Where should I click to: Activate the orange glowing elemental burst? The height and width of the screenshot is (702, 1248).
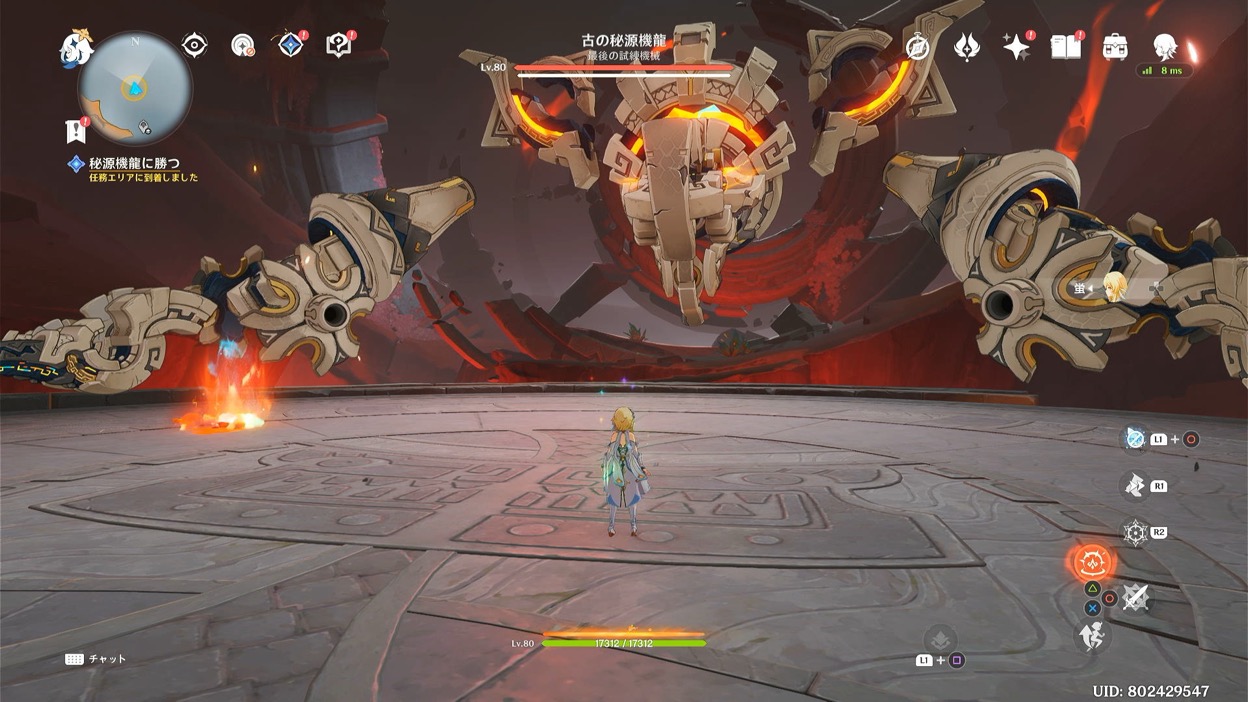click(x=1092, y=562)
